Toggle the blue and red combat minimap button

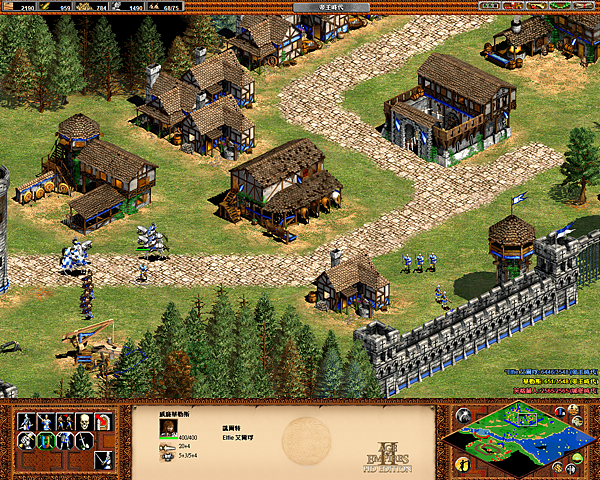[562, 412]
